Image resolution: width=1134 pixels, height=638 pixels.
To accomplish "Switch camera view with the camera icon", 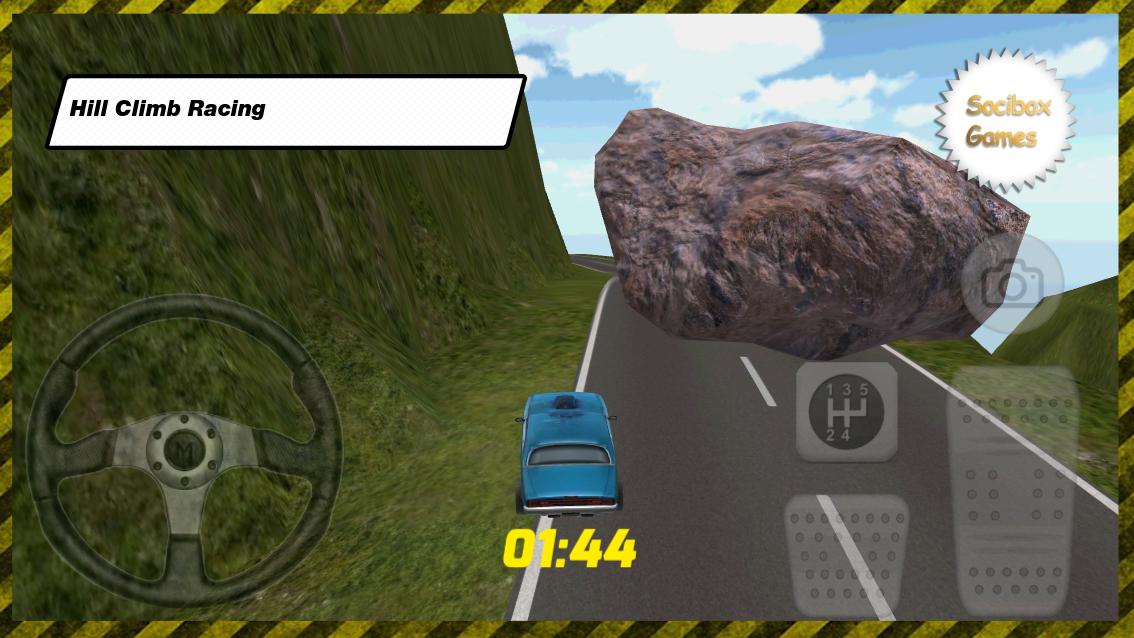I will coord(1011,285).
